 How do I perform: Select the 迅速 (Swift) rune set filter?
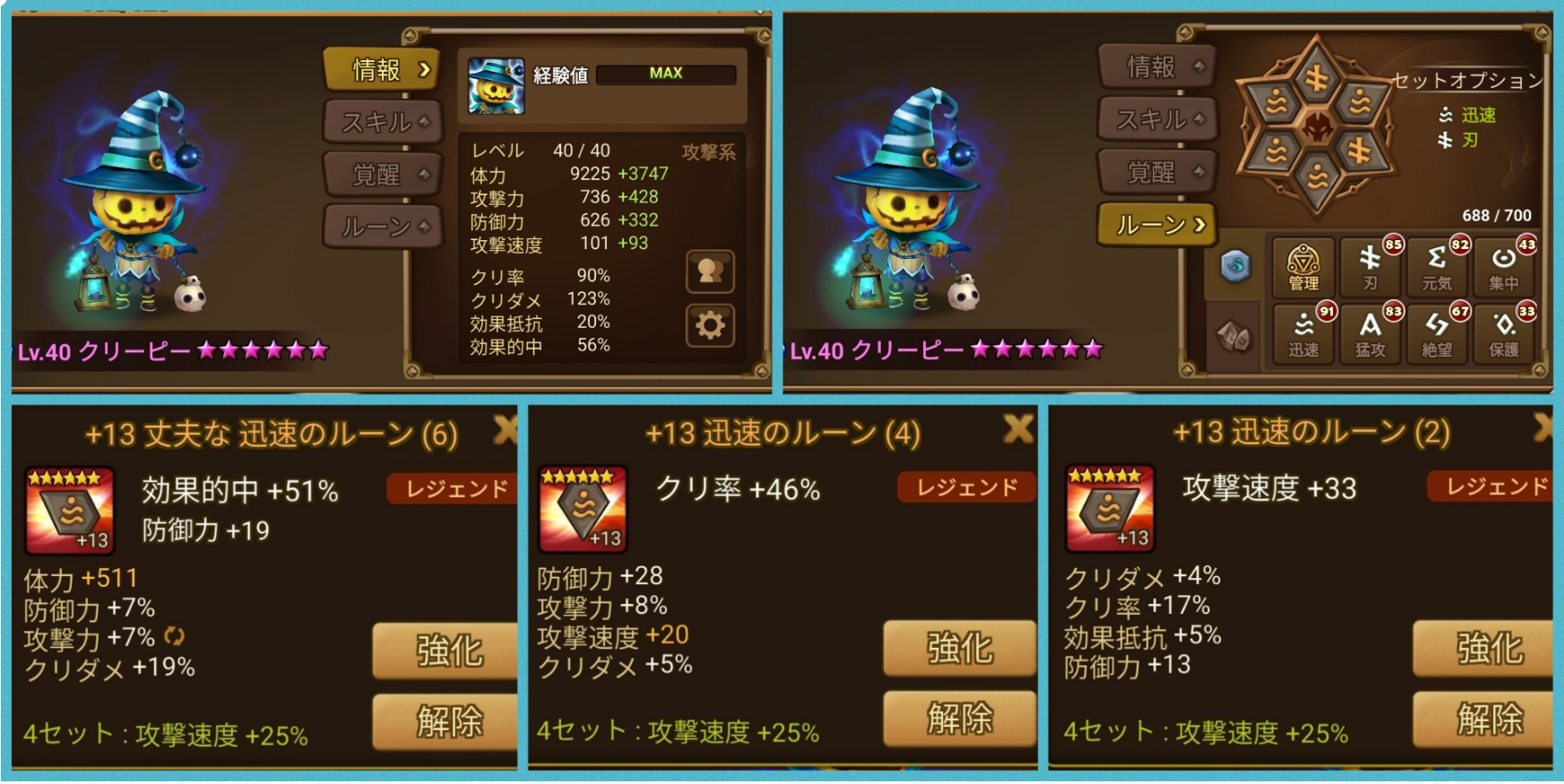tap(1305, 332)
